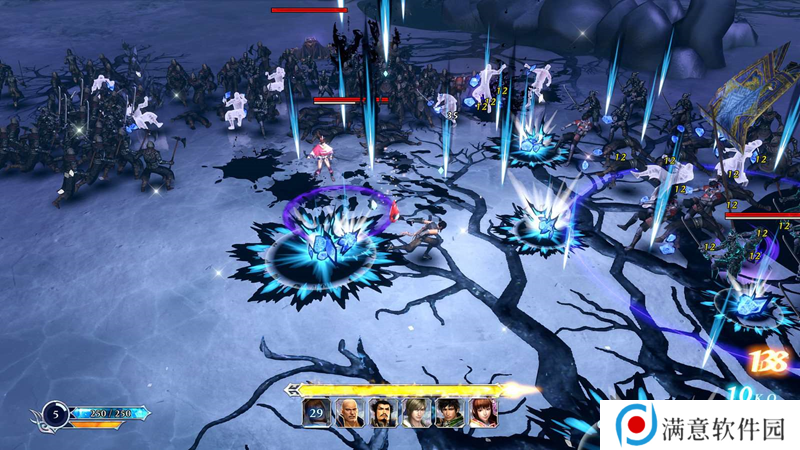The width and height of the screenshot is (800, 450).
Task: Select the black-mustached warlord portrait
Action: click(x=383, y=413)
